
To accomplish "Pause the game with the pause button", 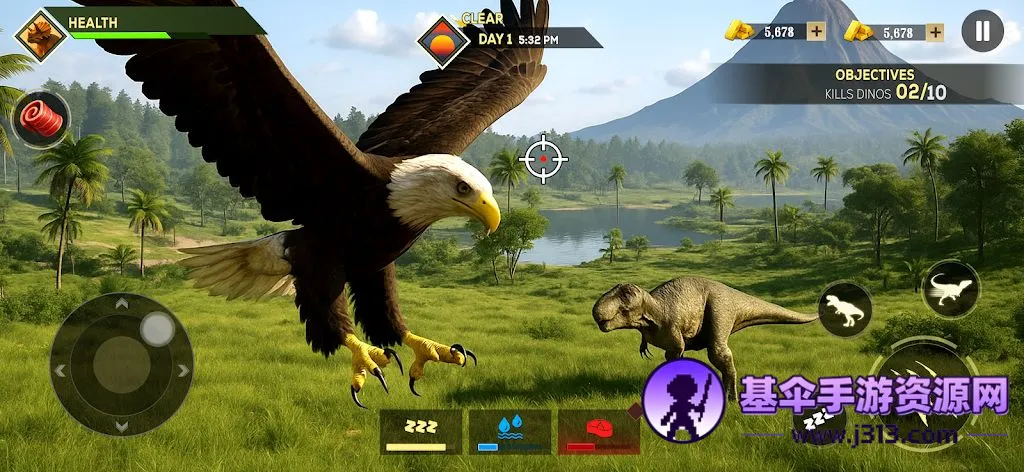I will [x=982, y=31].
